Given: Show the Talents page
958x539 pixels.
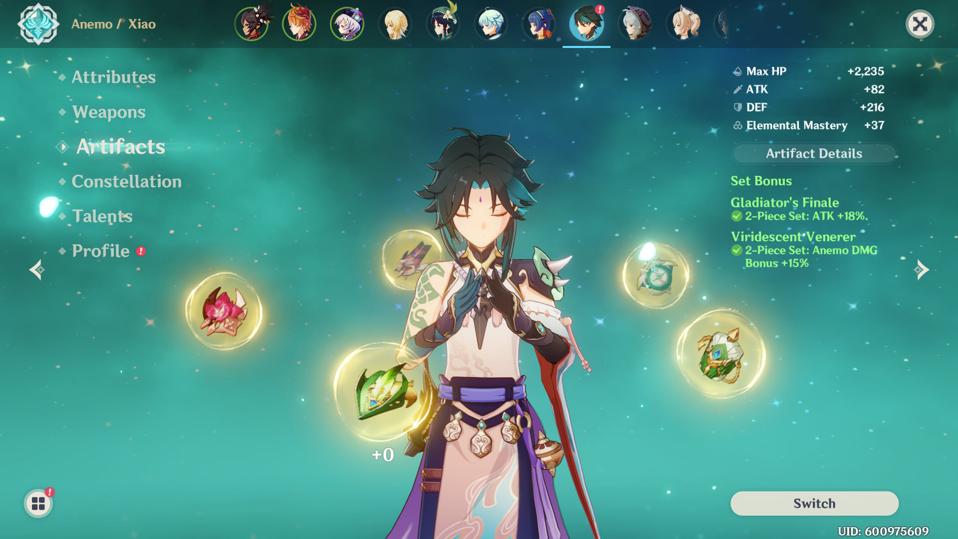Looking at the screenshot, I should [102, 216].
